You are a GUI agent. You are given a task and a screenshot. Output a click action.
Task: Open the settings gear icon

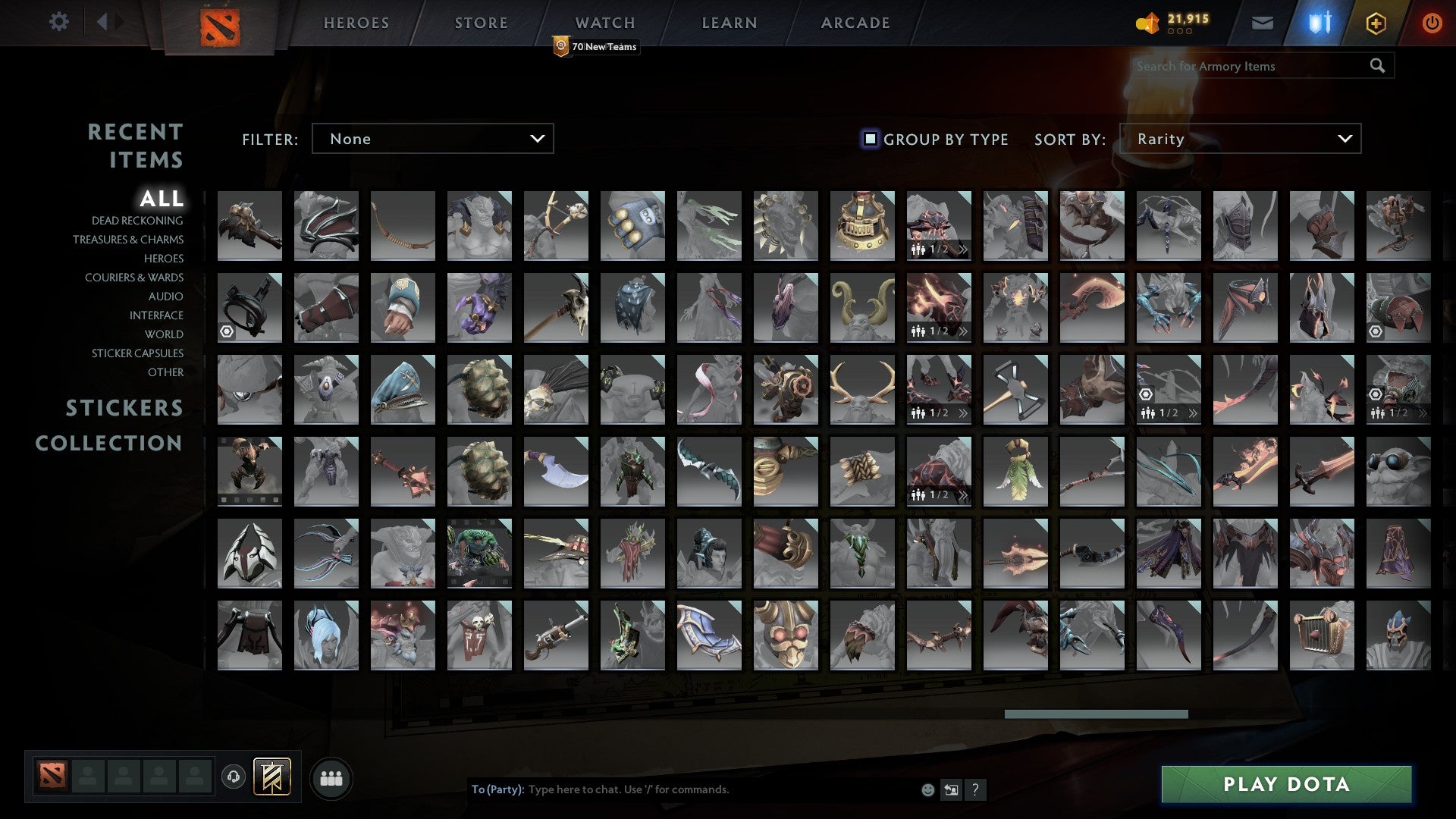point(59,22)
